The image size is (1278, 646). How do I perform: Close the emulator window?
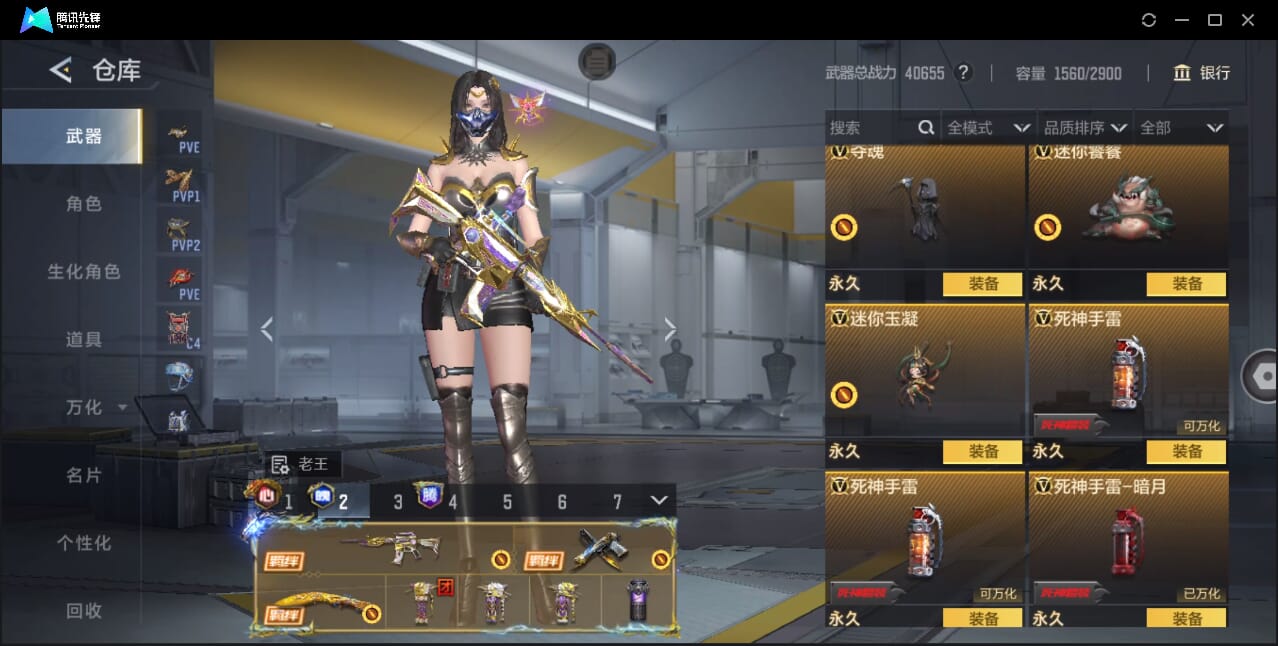click(1248, 20)
